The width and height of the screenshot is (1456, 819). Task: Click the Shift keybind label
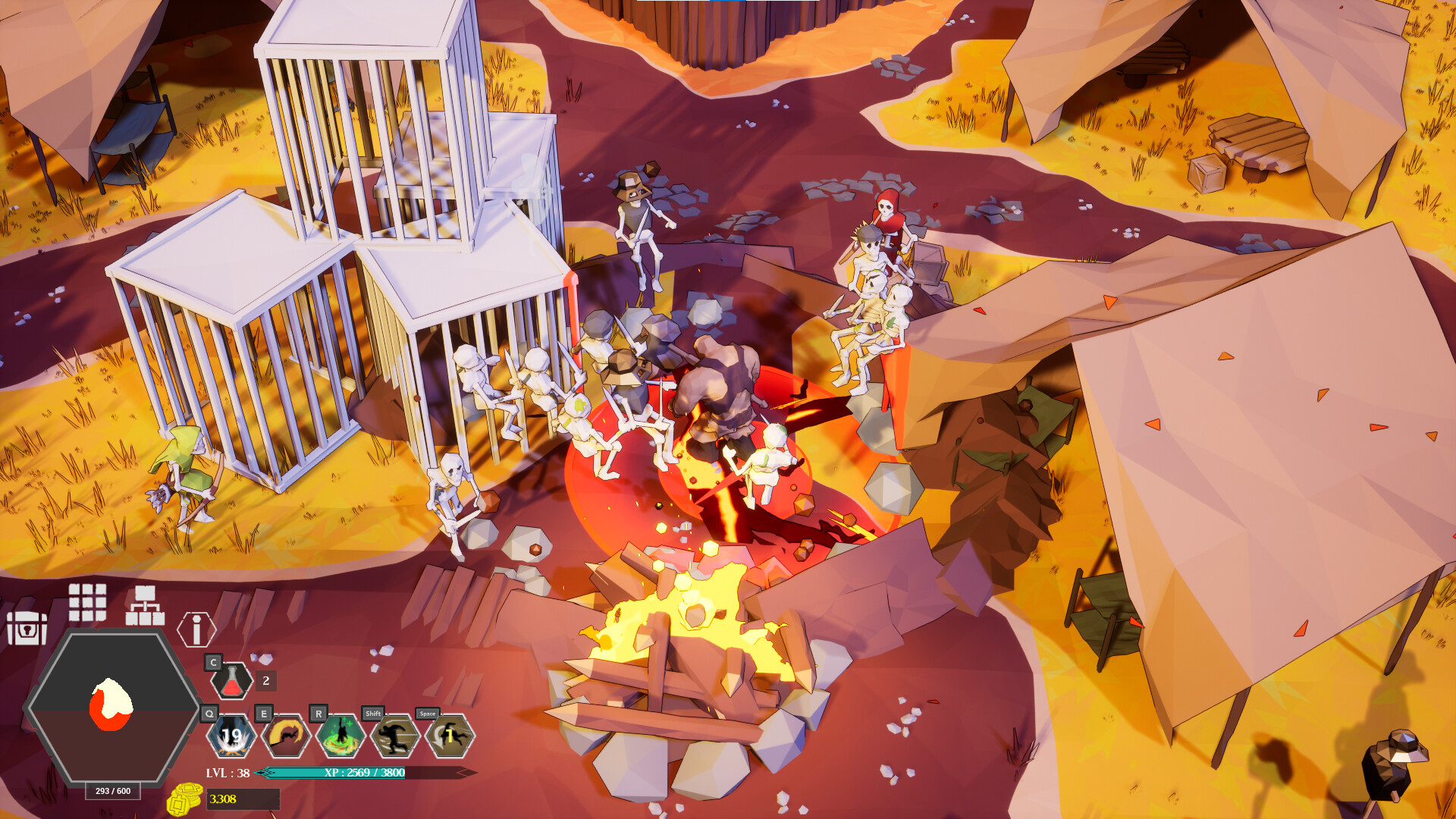[x=373, y=714]
